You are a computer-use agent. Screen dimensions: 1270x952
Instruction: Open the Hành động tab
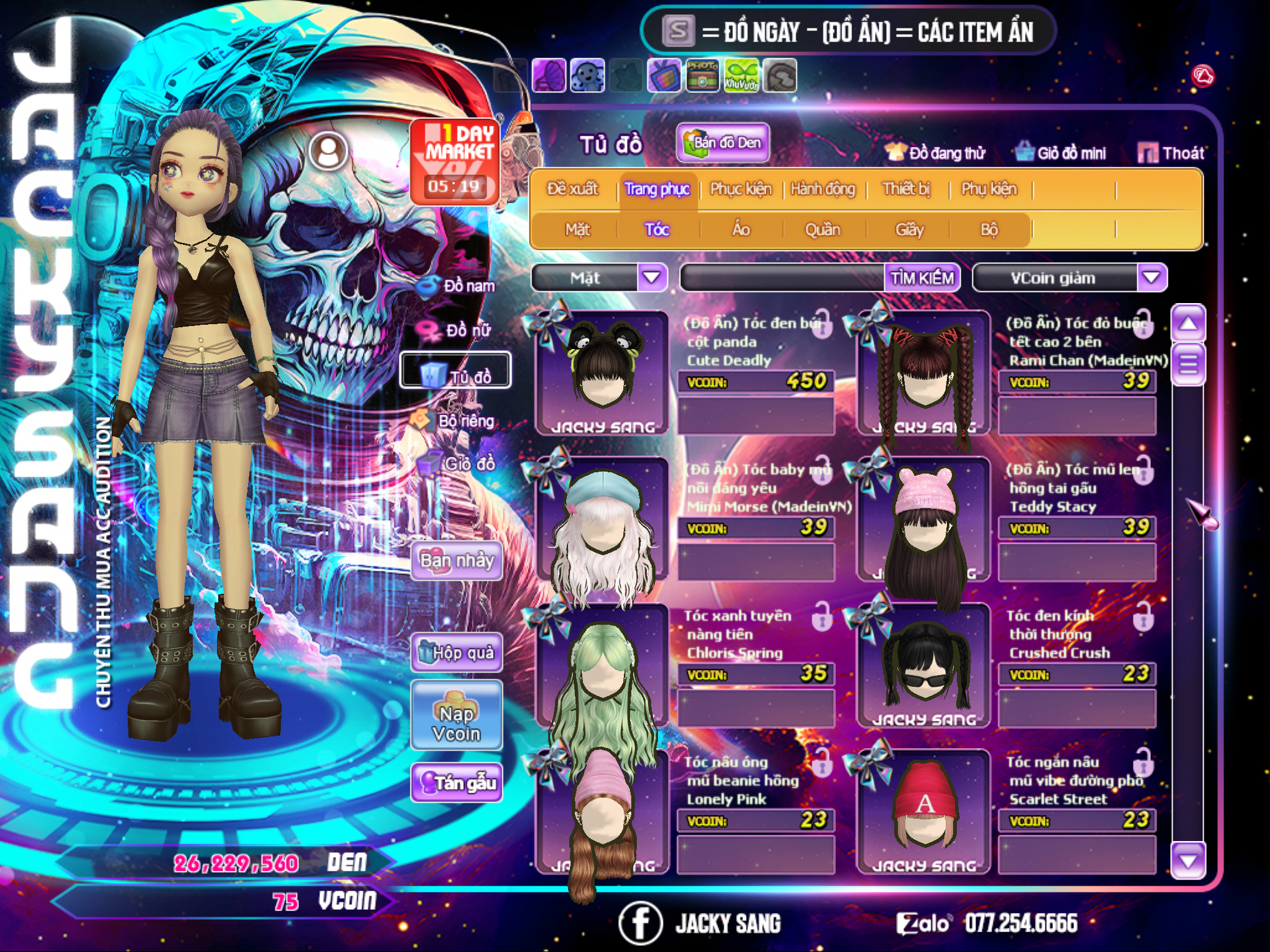[x=823, y=188]
